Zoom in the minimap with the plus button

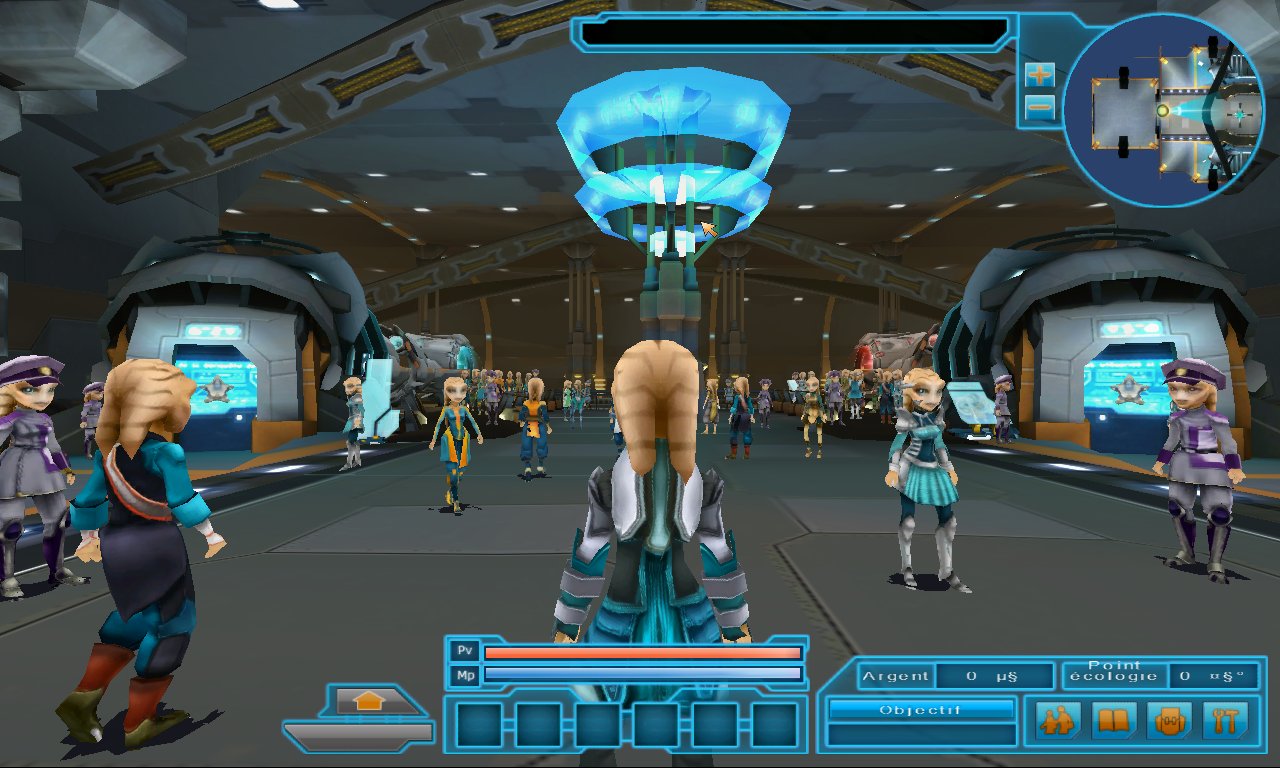point(1040,74)
